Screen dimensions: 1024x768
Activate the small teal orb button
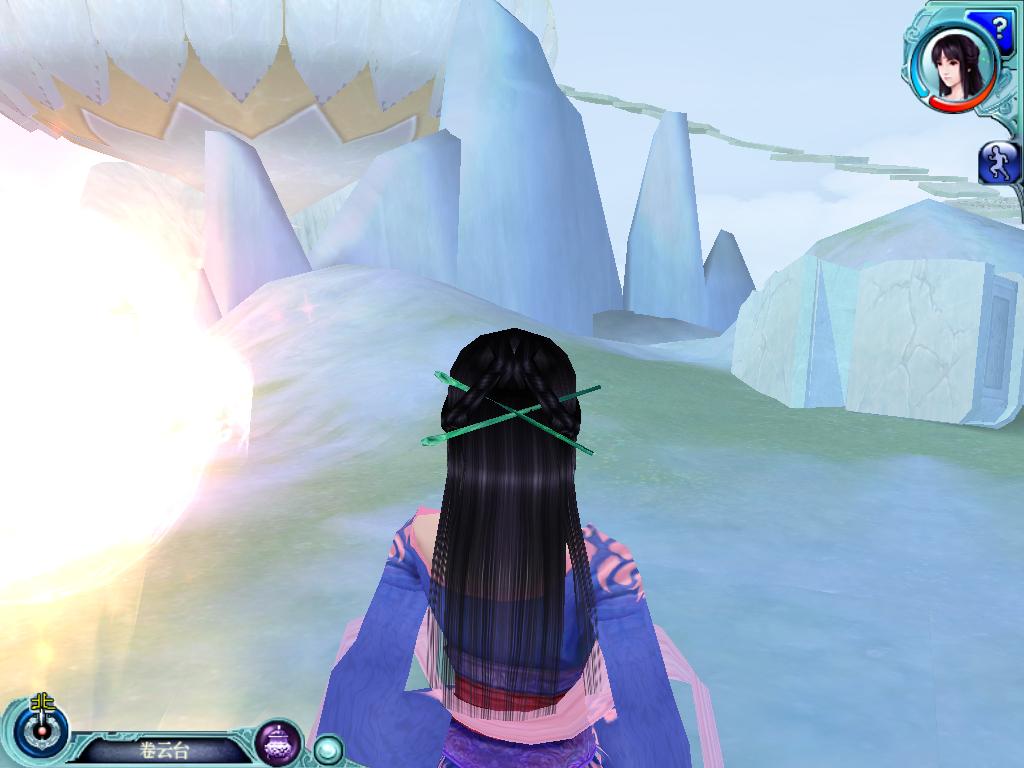click(x=327, y=748)
